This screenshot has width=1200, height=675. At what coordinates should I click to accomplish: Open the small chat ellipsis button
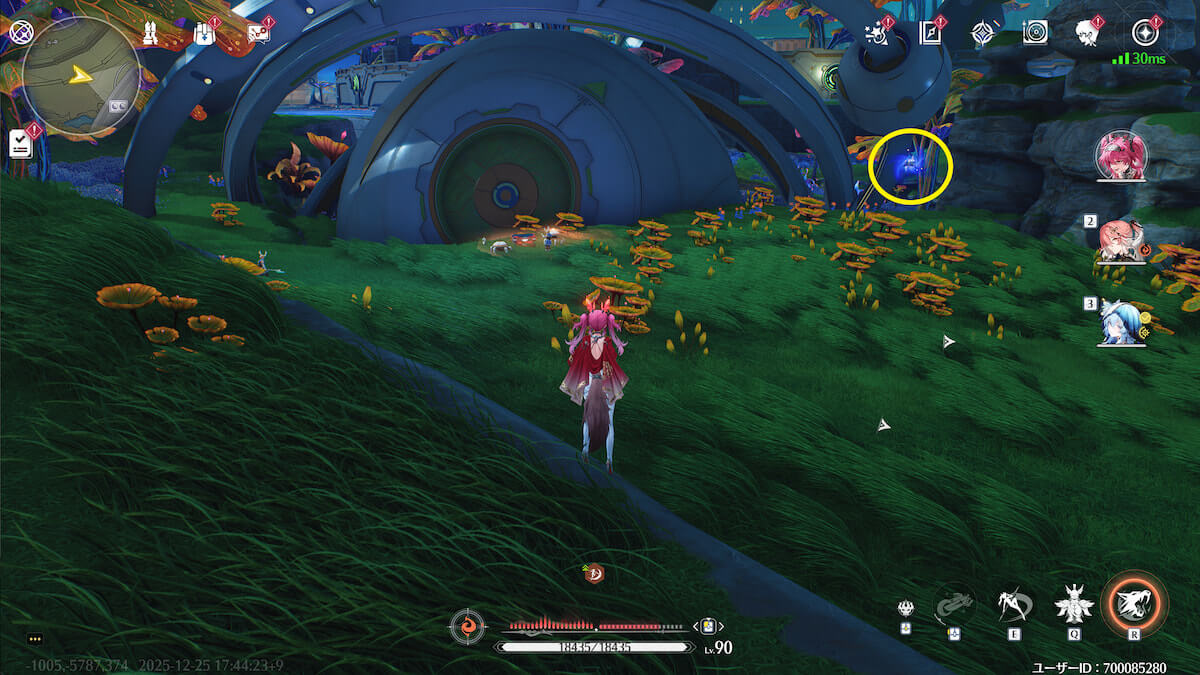[35, 638]
